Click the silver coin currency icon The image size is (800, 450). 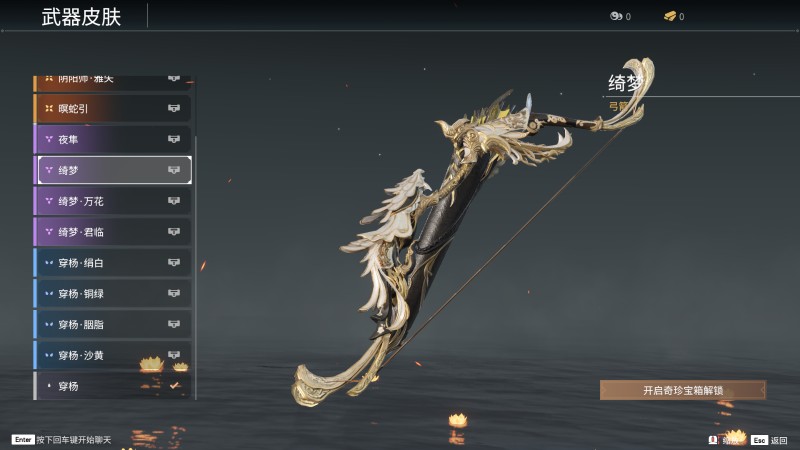tap(616, 16)
